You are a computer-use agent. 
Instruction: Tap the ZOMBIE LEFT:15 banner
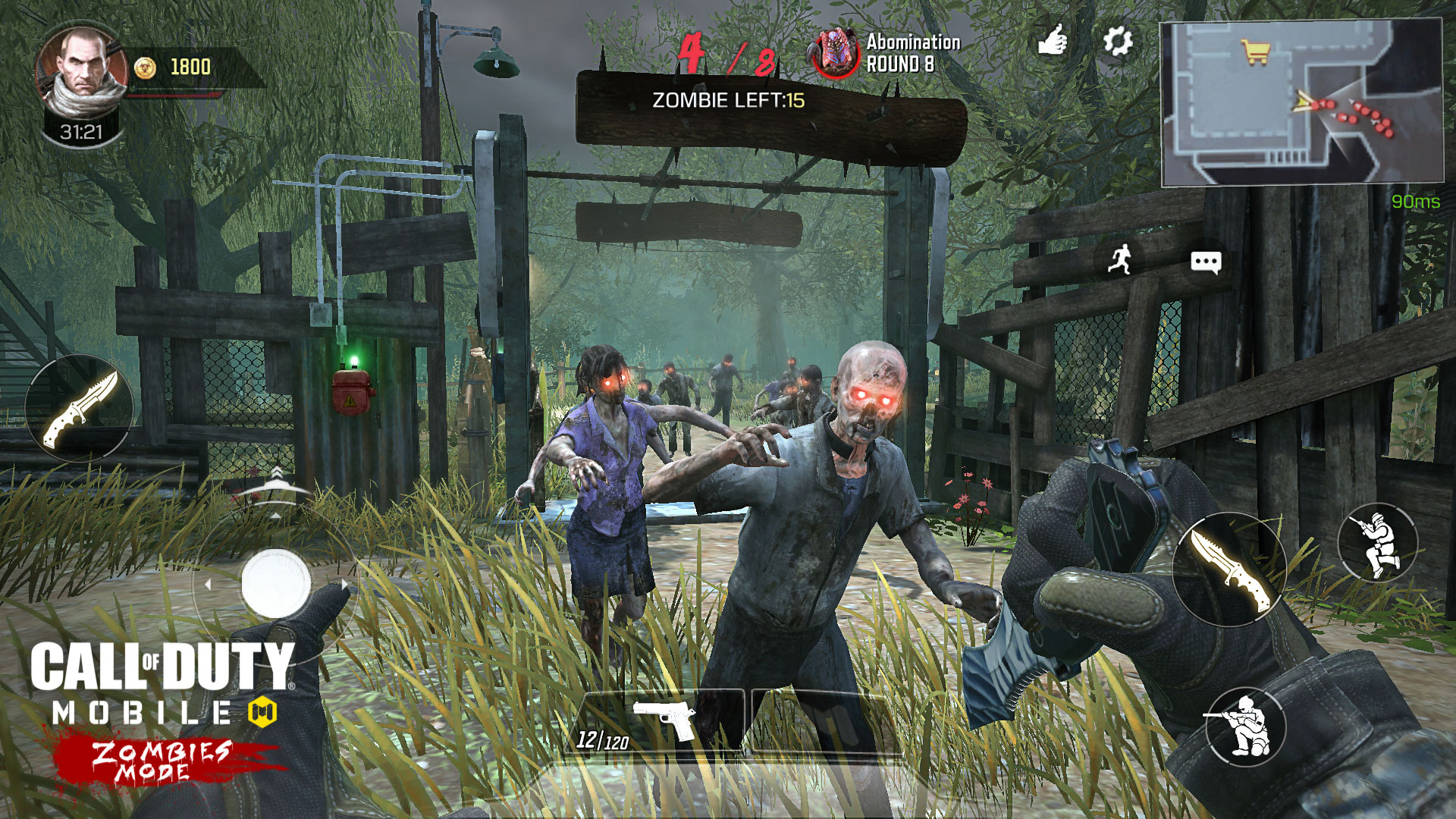click(730, 99)
